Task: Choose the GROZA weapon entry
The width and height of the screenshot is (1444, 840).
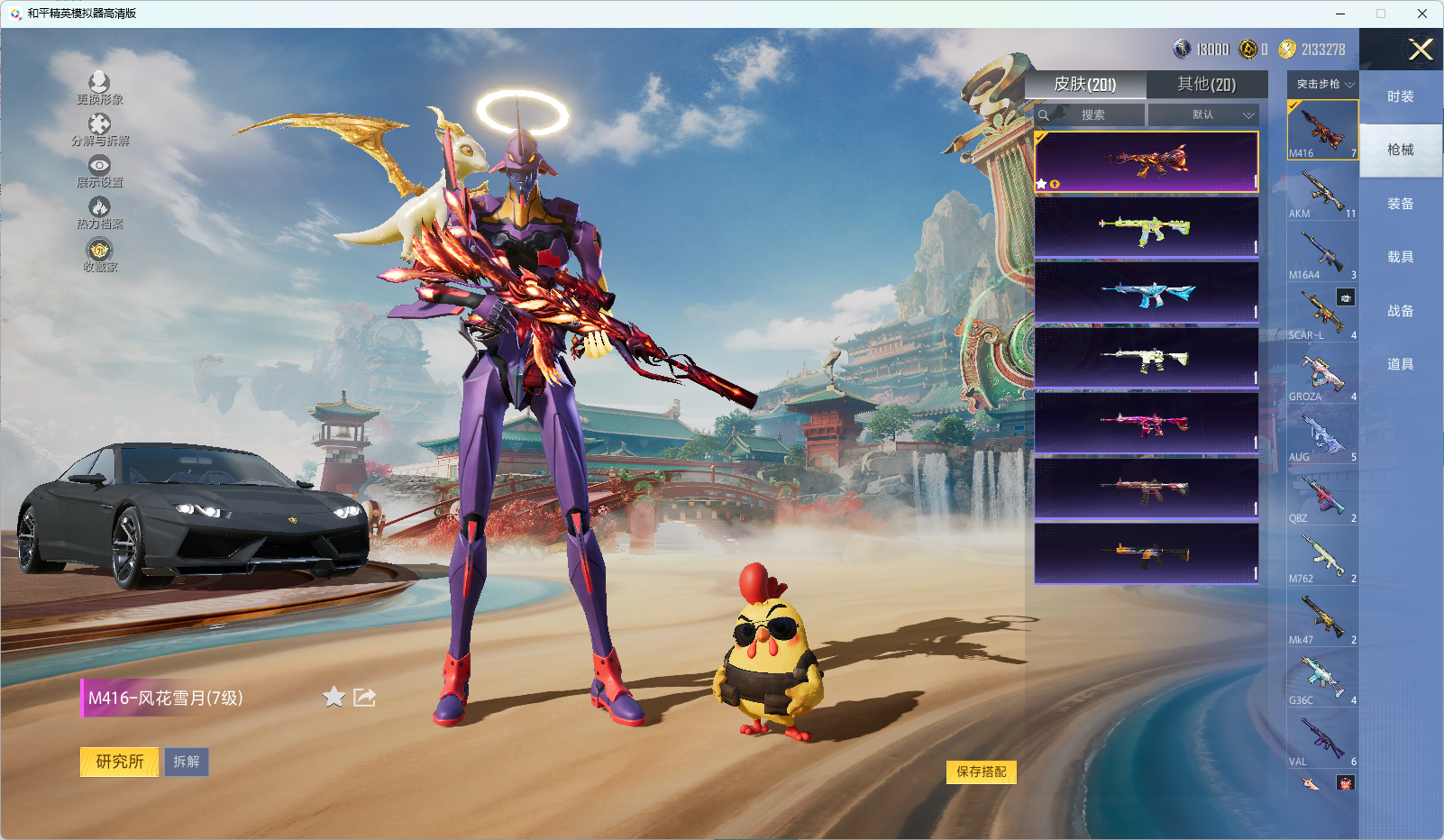Action: click(x=1322, y=374)
